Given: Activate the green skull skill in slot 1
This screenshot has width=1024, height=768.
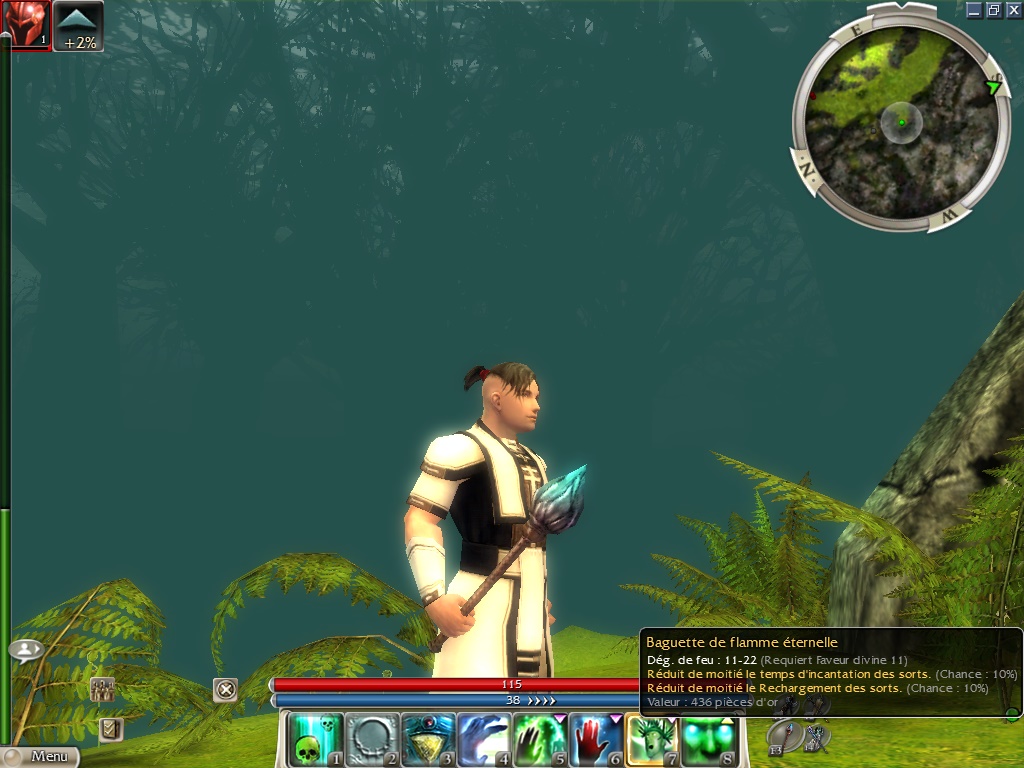Looking at the screenshot, I should [316, 739].
